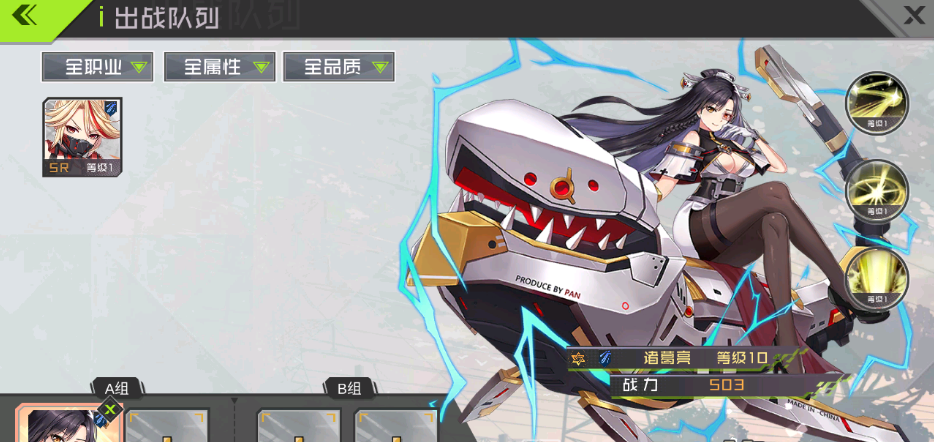Screen dimensions: 934x442
Task: Open the 全职业 class filter dropdown
Action: point(97,67)
